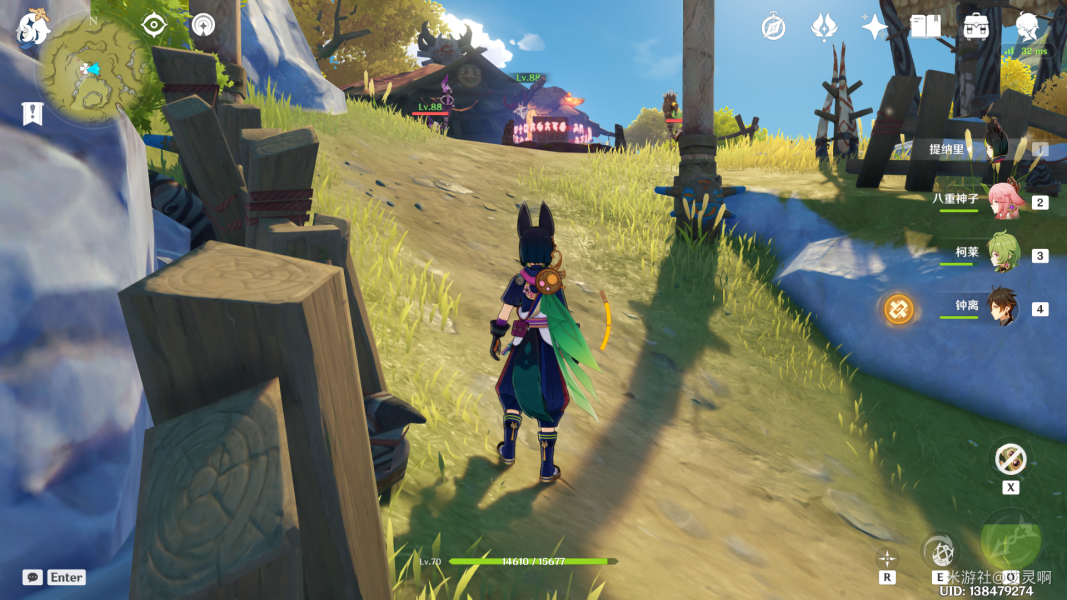Click the orange coin icon beside 钟离
The width and height of the screenshot is (1067, 600).
tap(898, 309)
